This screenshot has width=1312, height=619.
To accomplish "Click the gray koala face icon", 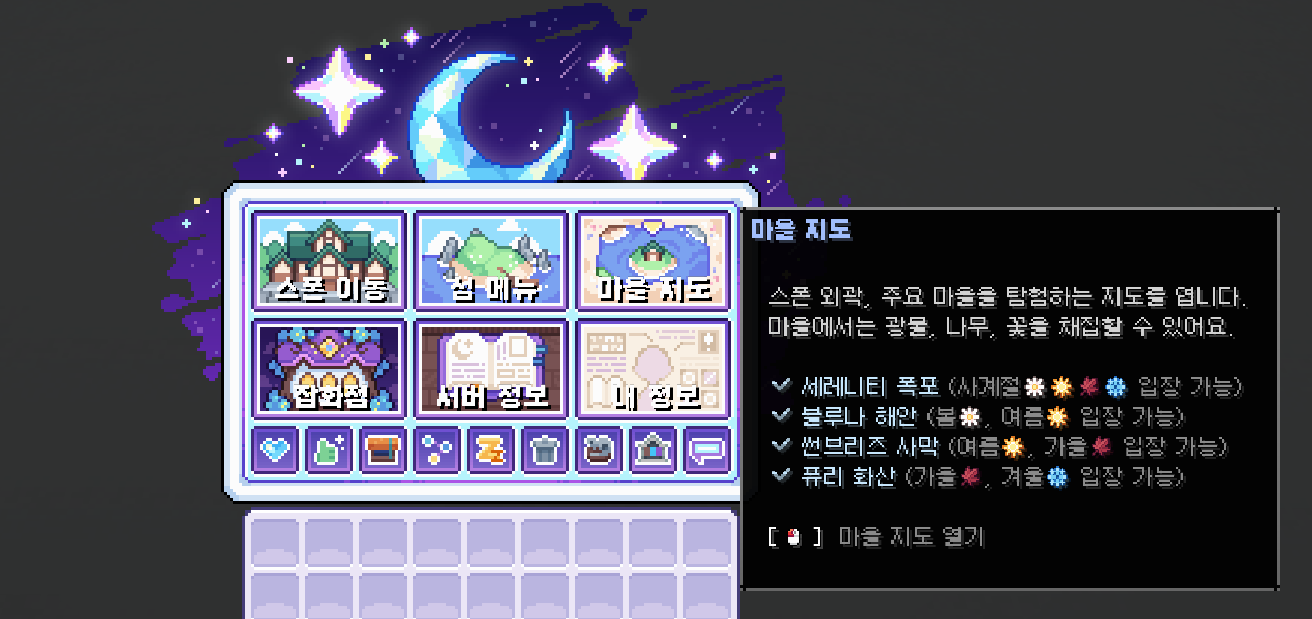I will click(599, 450).
